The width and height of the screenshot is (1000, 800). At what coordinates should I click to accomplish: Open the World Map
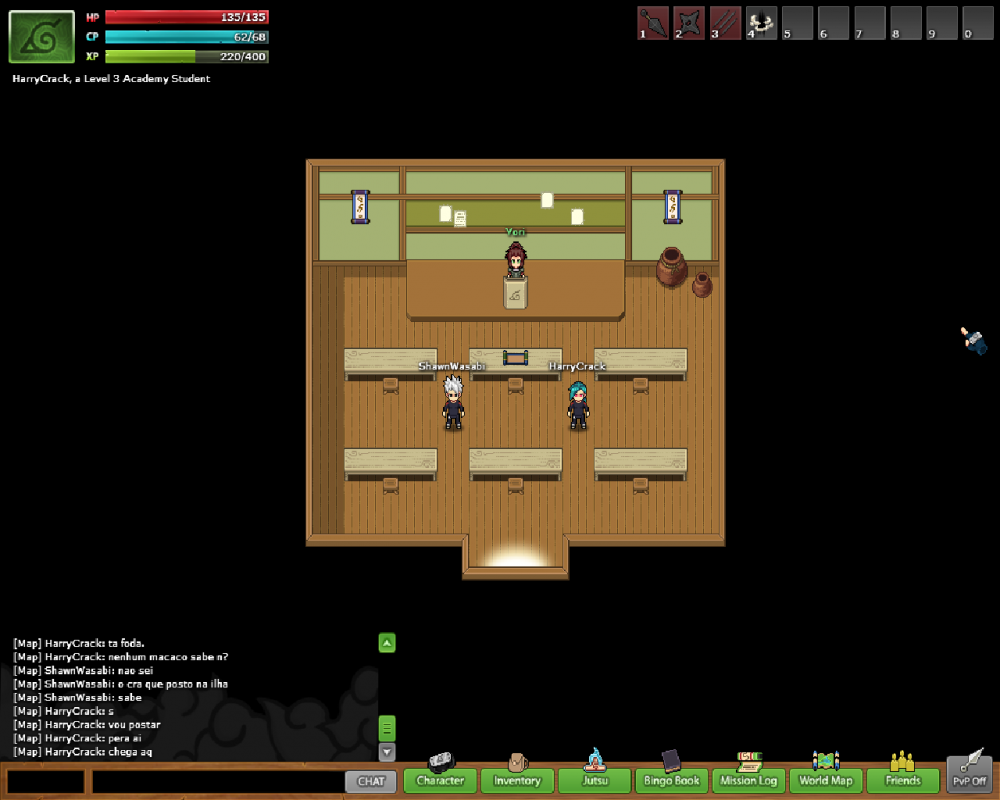[x=825, y=780]
